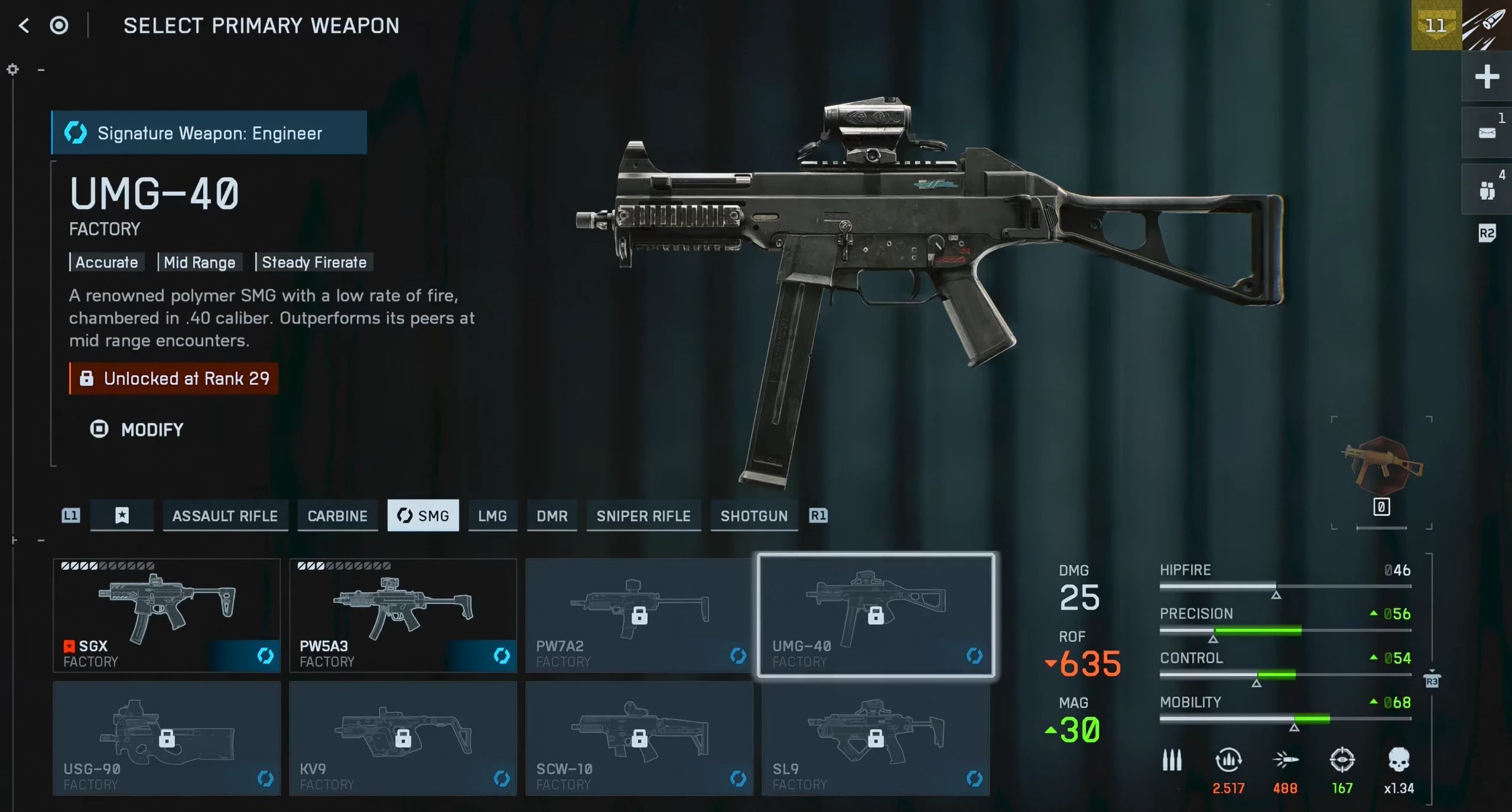Pick the locked SL9 weapon tile
Image resolution: width=1512 pixels, height=812 pixels.
pyautogui.click(x=876, y=738)
